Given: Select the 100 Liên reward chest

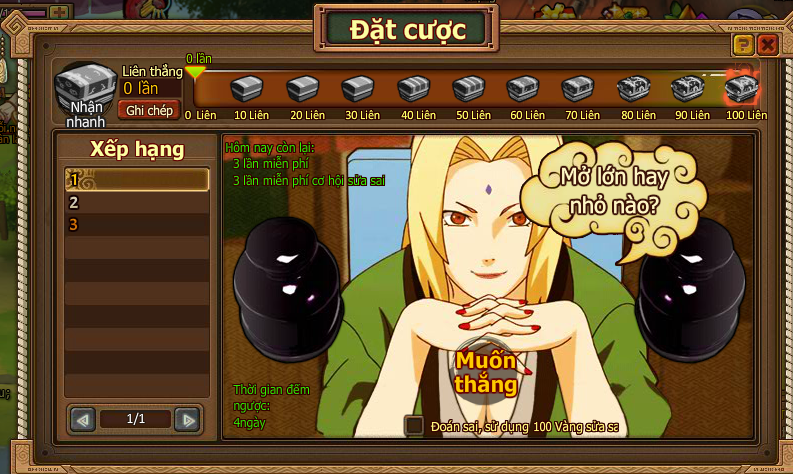Looking at the screenshot, I should tap(741, 90).
